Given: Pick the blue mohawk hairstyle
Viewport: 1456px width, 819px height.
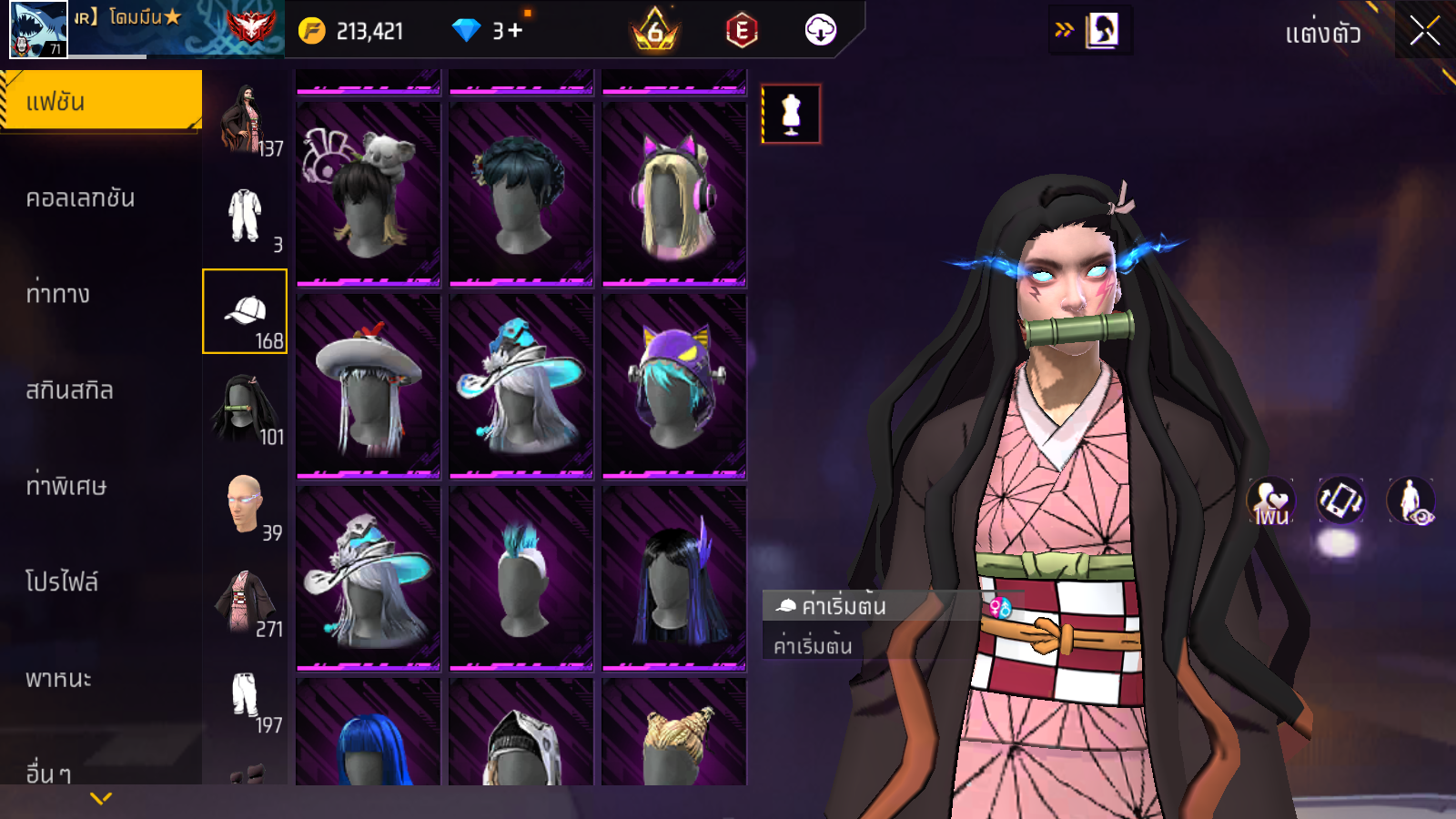Looking at the screenshot, I should tap(521, 578).
